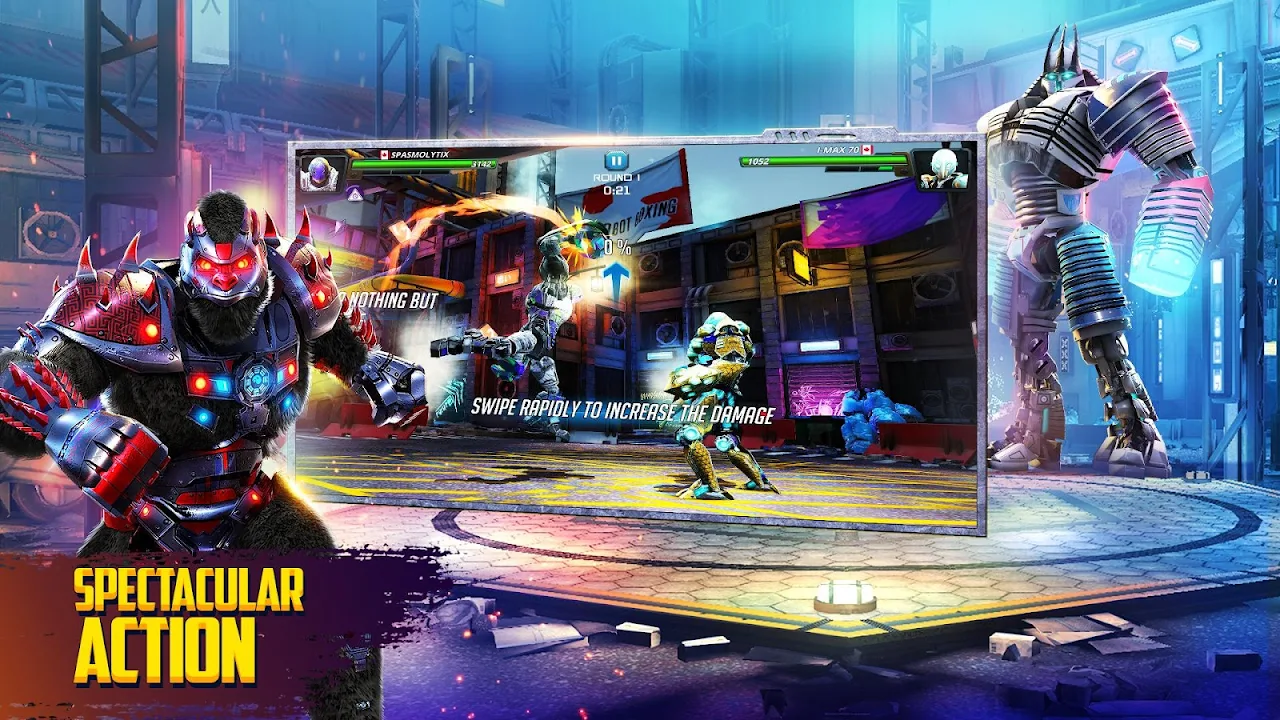Tap the Spasmolytix robot portrait

(322, 172)
